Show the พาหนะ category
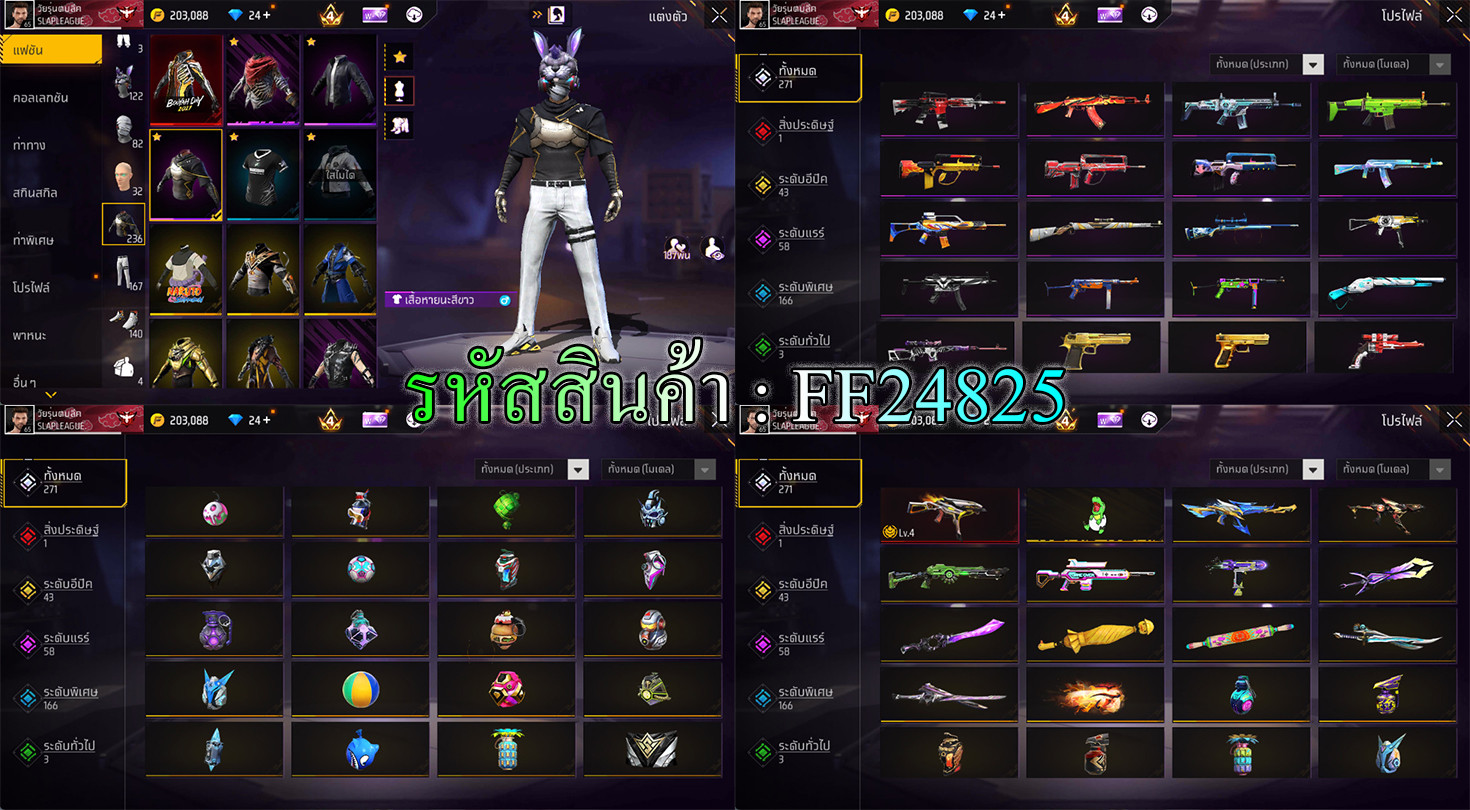 (30, 334)
